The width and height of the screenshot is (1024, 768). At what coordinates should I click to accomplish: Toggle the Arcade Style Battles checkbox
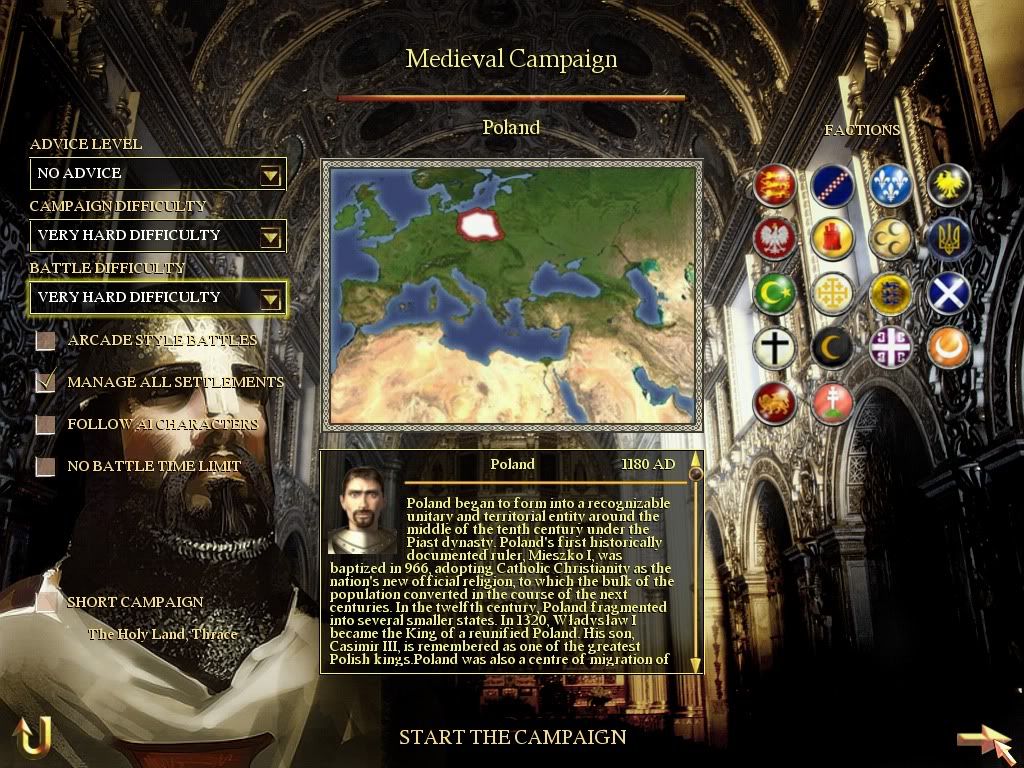(46, 341)
